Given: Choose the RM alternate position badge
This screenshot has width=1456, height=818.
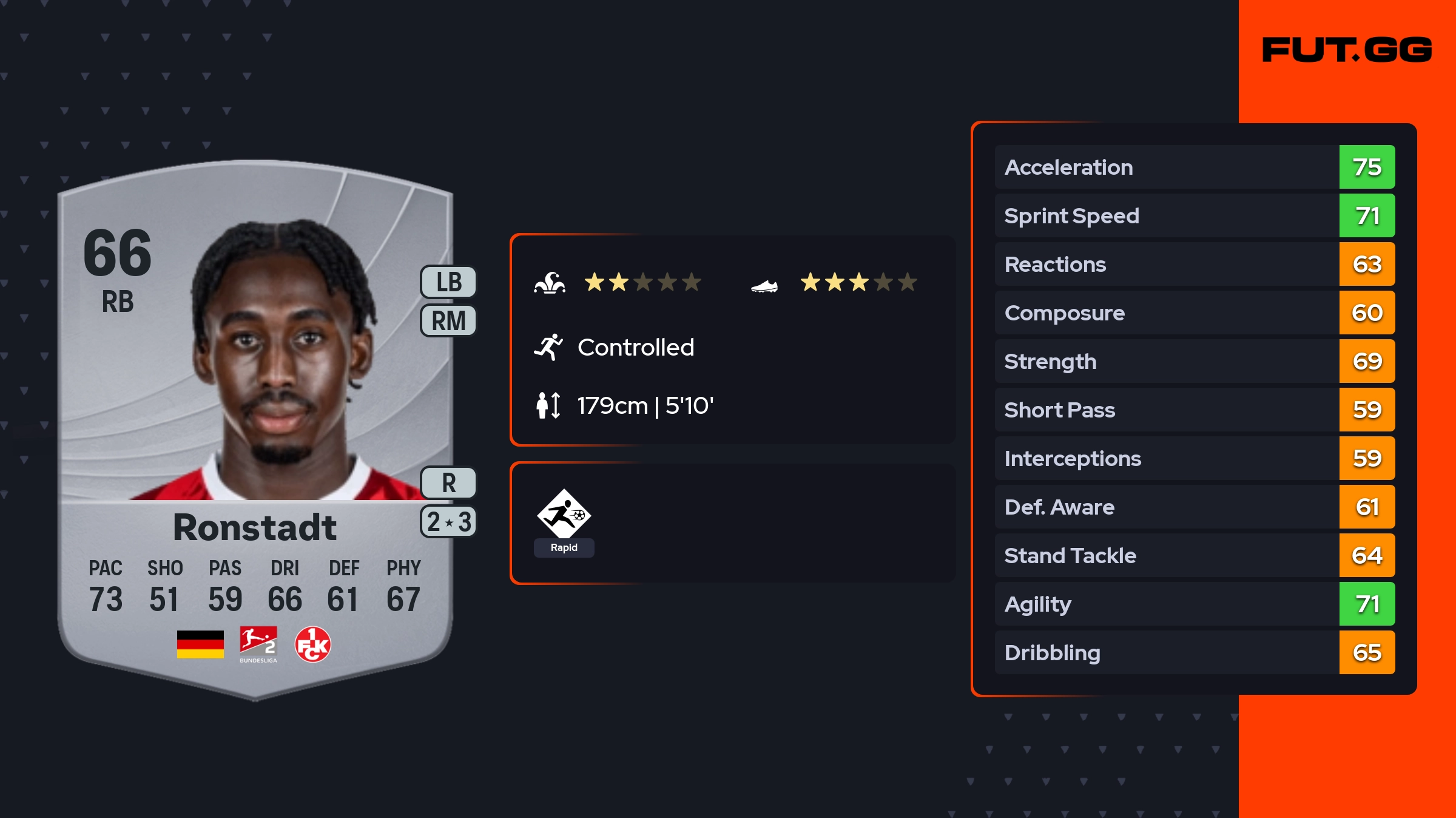Looking at the screenshot, I should tap(449, 320).
